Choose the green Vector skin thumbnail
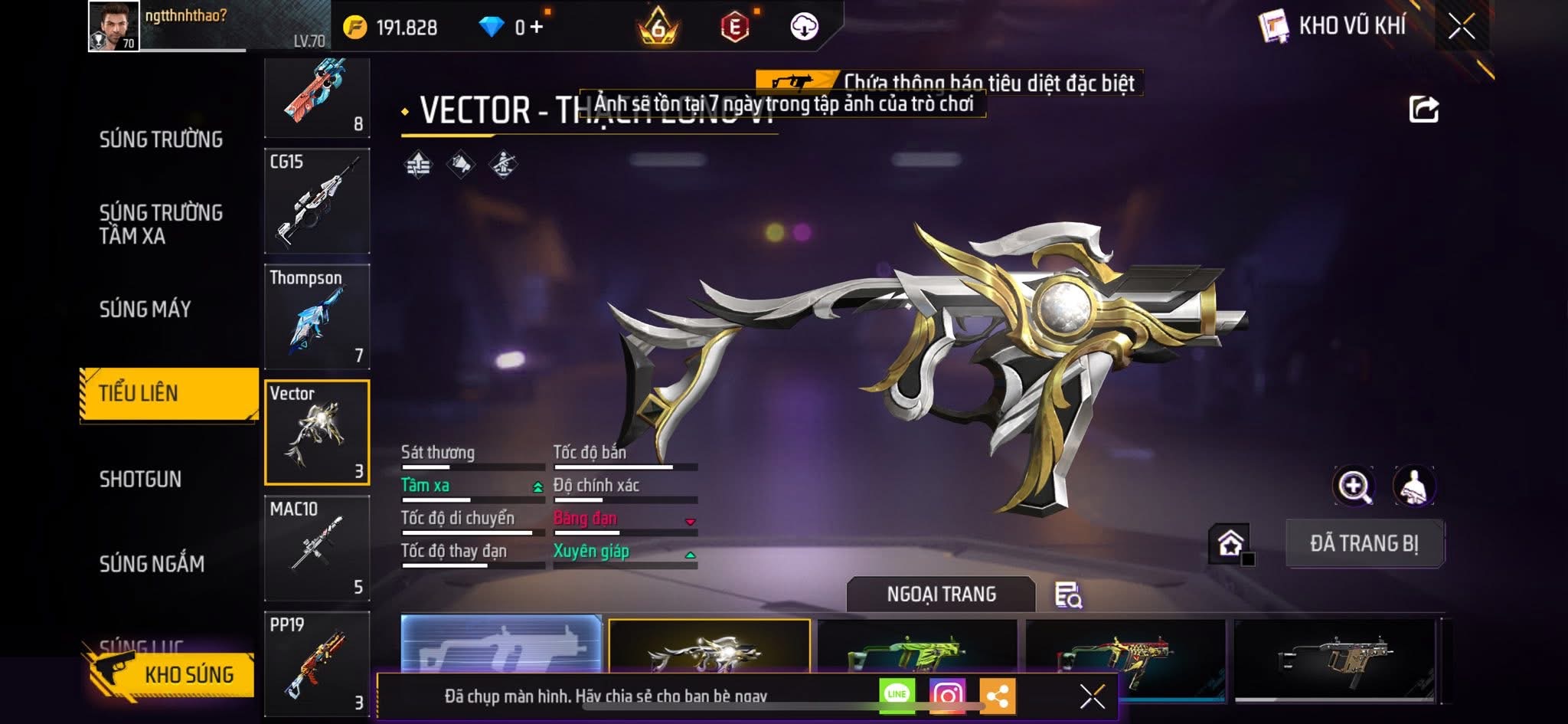The width and height of the screenshot is (1568, 724). (x=917, y=650)
